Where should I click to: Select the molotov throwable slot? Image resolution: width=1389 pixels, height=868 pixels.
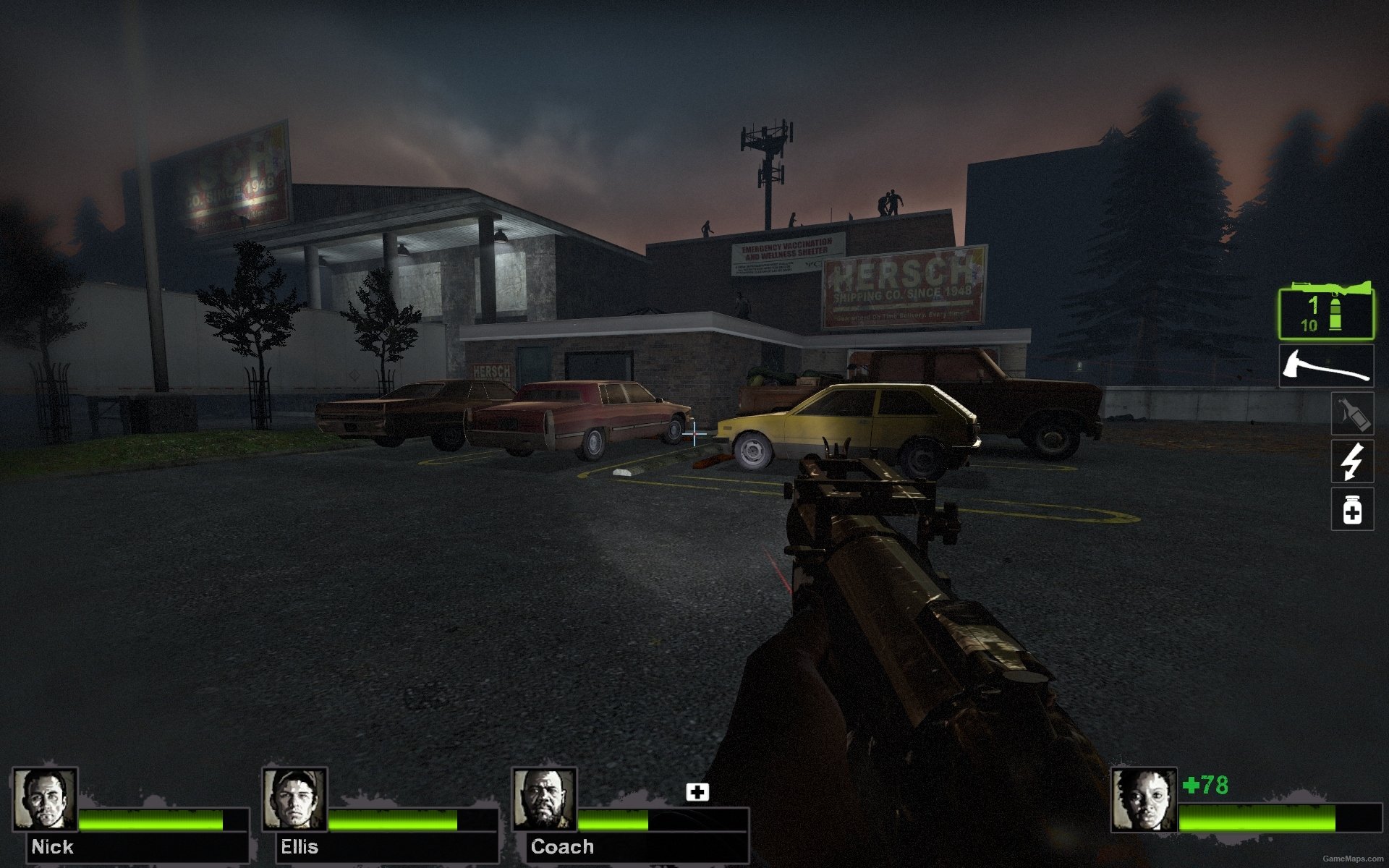(1352, 414)
